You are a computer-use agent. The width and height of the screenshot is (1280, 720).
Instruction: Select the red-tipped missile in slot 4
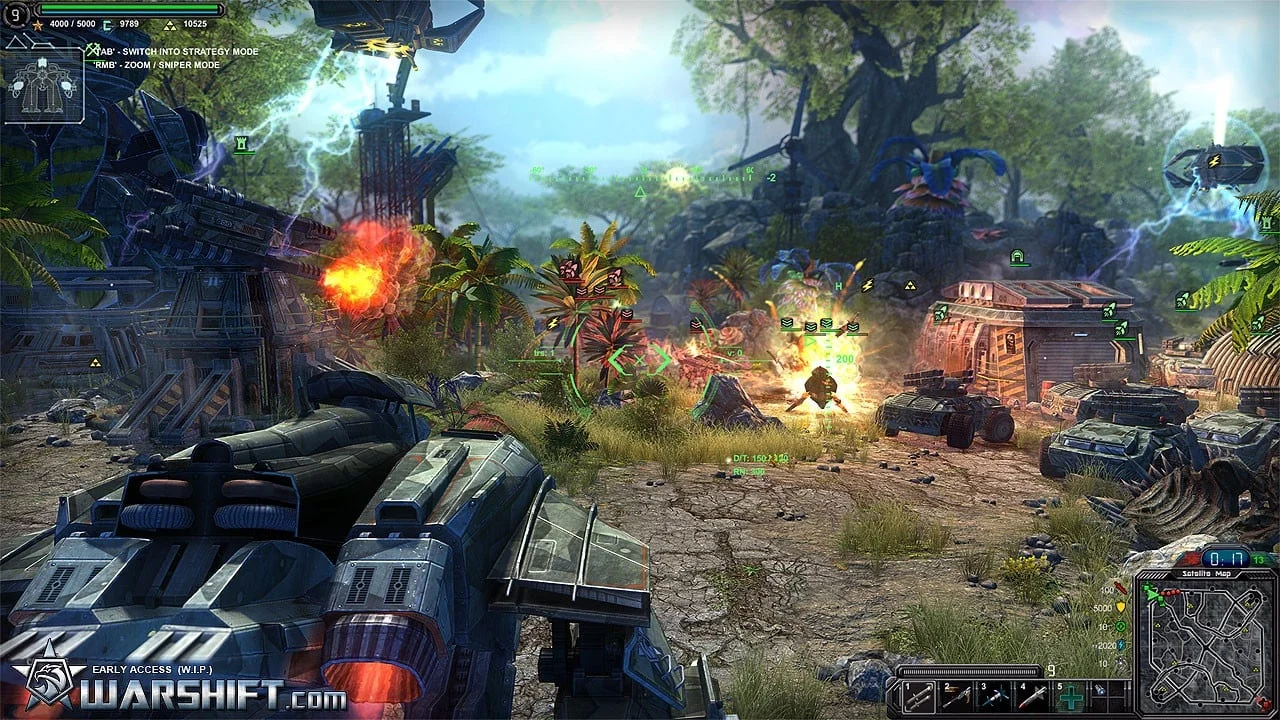coord(1033,697)
